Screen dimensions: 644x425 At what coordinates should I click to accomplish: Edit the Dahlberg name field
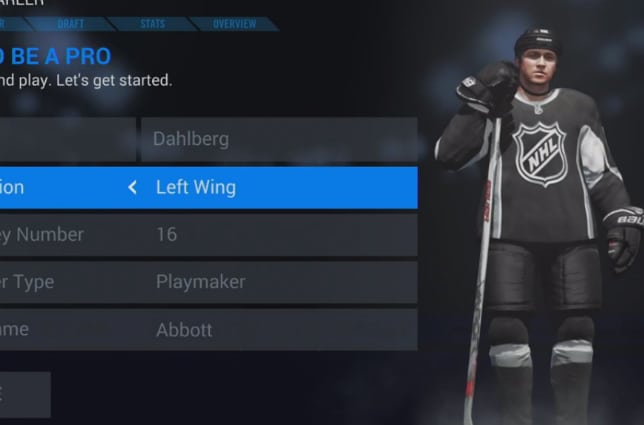[x=278, y=139]
